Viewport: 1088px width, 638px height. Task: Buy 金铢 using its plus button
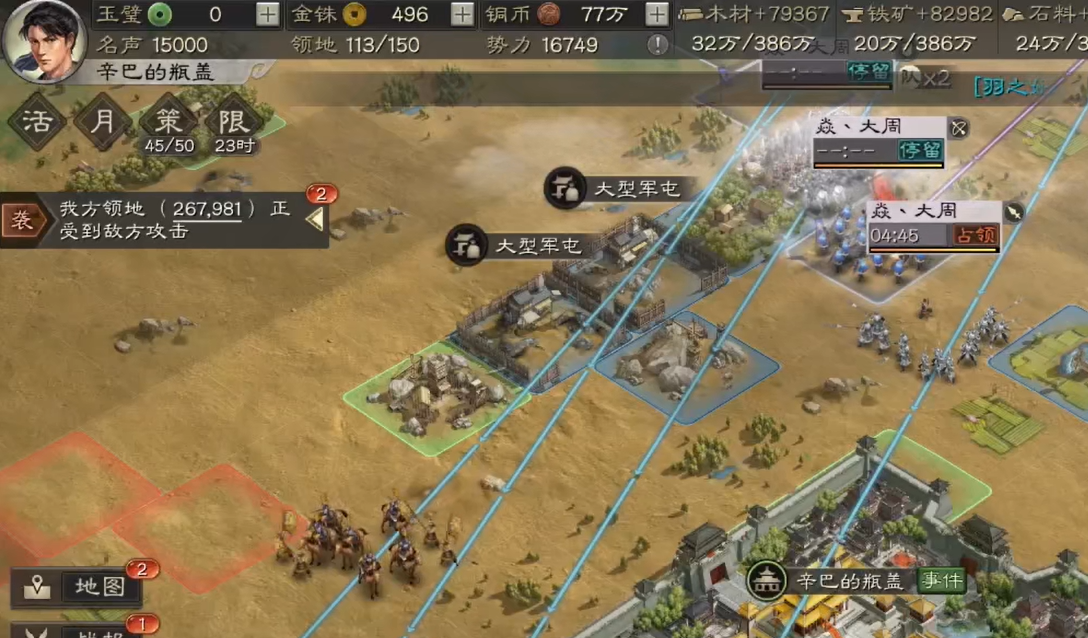coord(461,14)
